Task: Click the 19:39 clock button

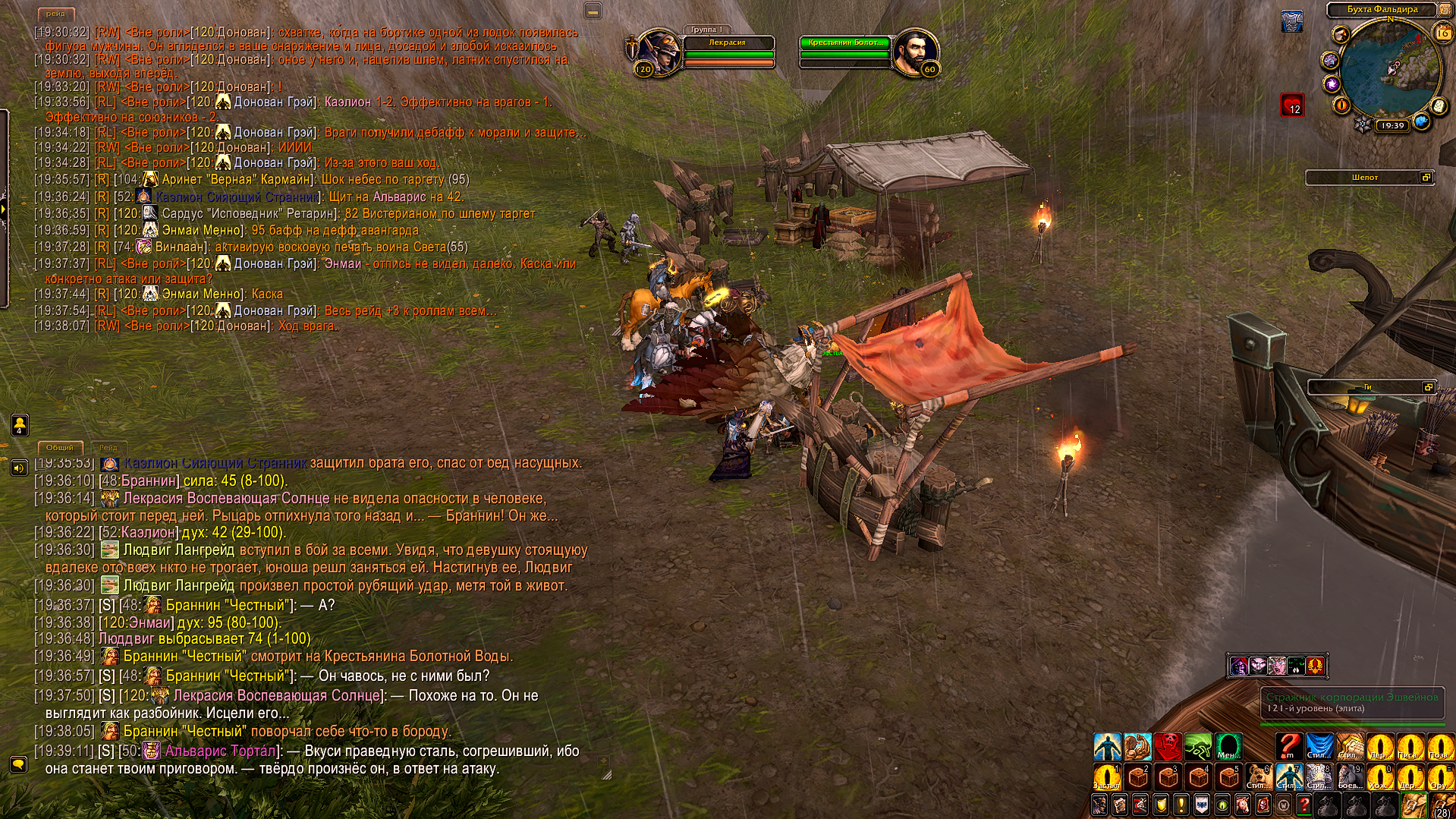Action: pos(1392,125)
